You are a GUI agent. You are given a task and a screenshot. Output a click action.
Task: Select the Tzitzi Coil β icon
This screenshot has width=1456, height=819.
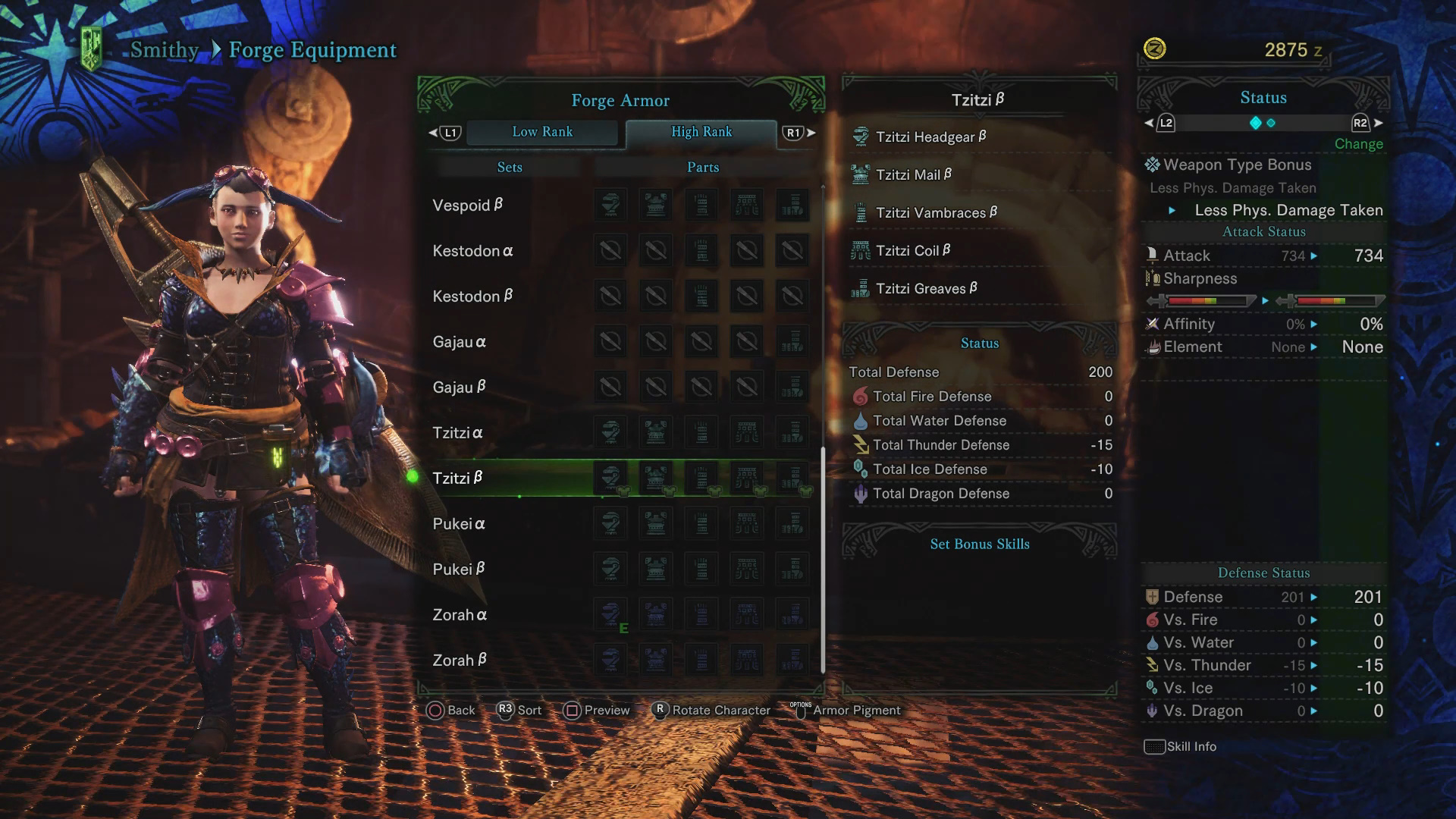tap(861, 250)
